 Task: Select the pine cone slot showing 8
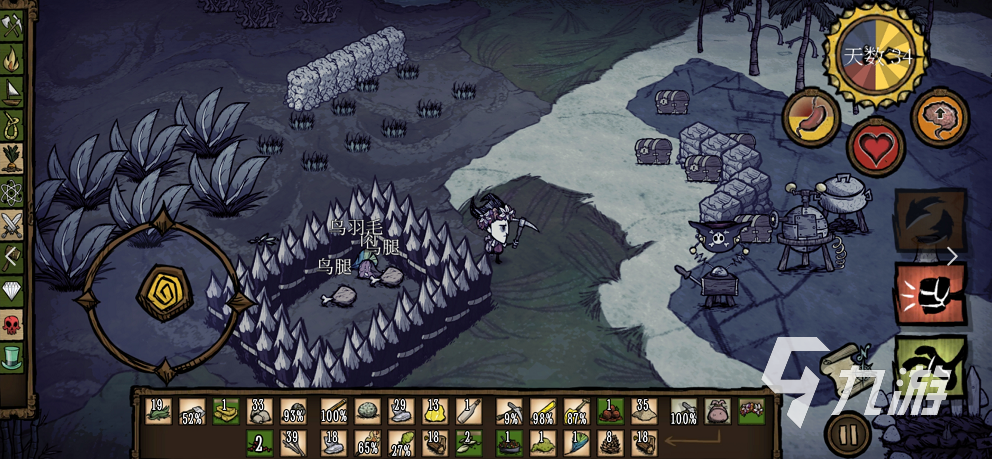click(x=610, y=439)
